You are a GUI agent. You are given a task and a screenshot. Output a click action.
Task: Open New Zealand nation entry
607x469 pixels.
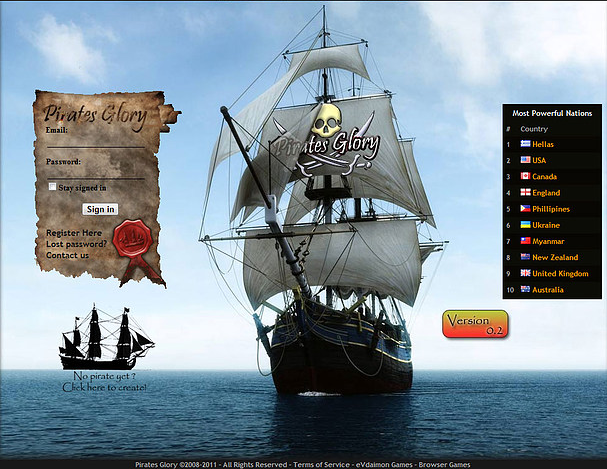(555, 257)
